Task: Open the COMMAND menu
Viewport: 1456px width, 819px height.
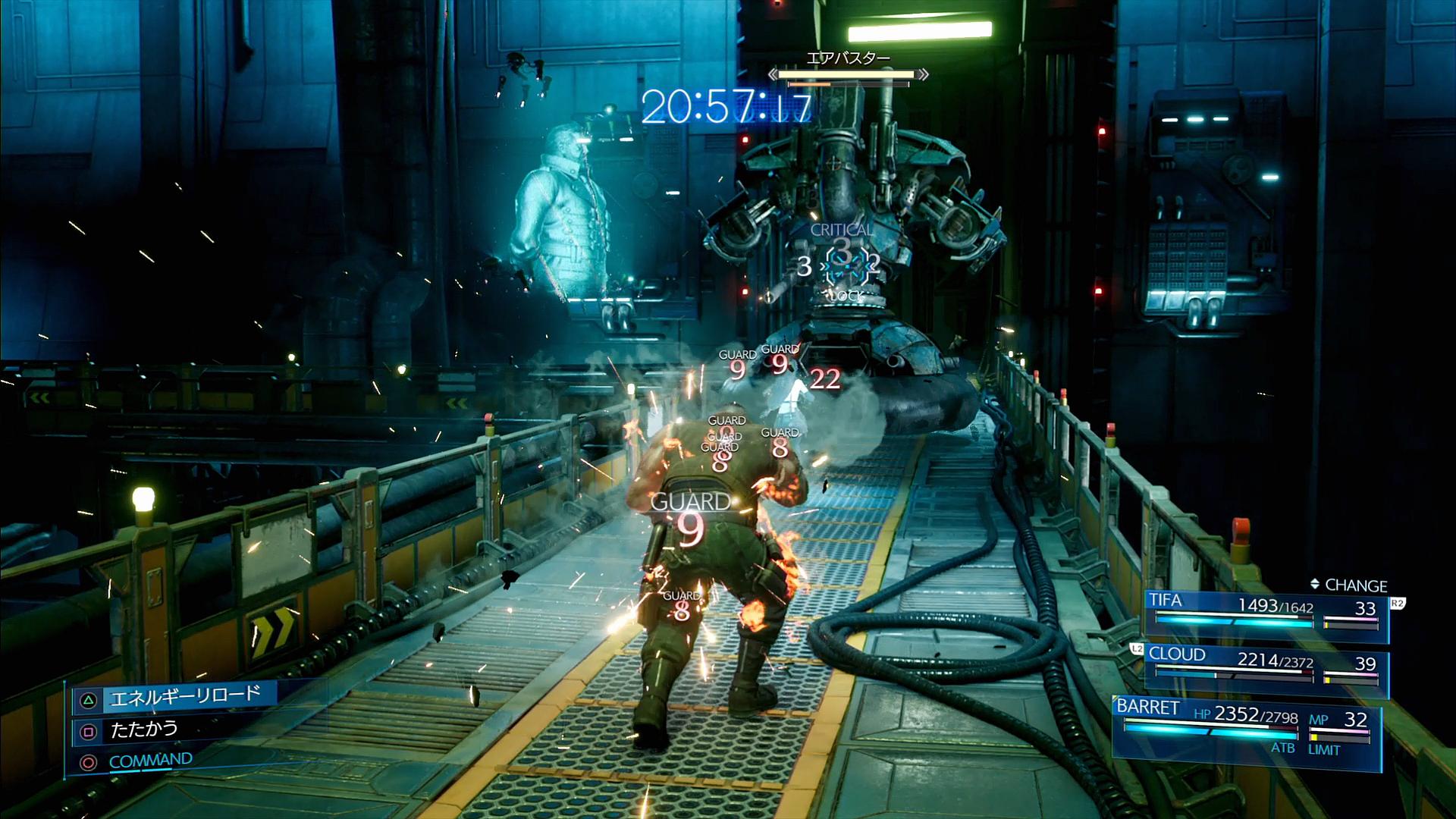Action: [x=150, y=761]
